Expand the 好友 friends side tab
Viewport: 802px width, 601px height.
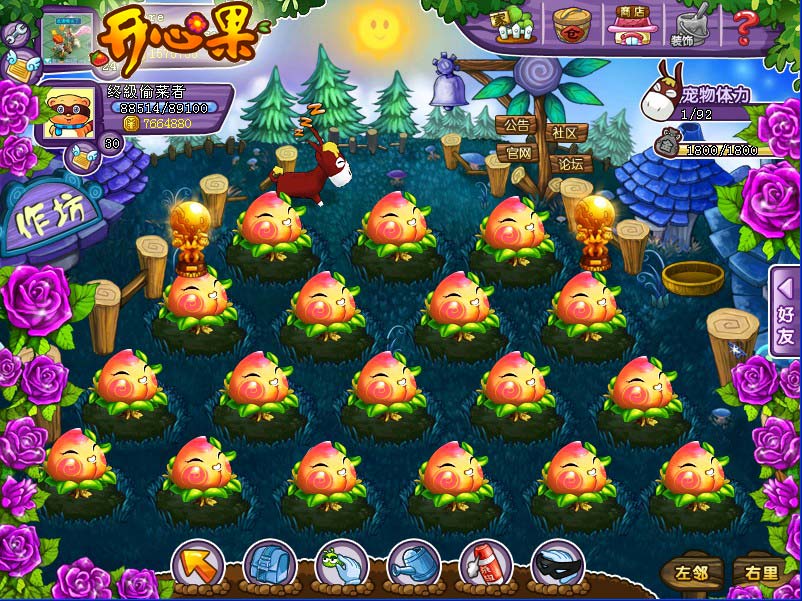[x=785, y=325]
